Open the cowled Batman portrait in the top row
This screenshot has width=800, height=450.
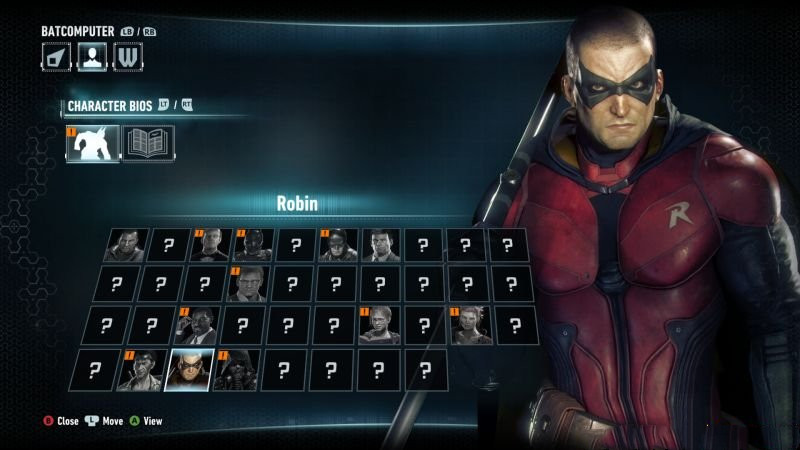339,245
